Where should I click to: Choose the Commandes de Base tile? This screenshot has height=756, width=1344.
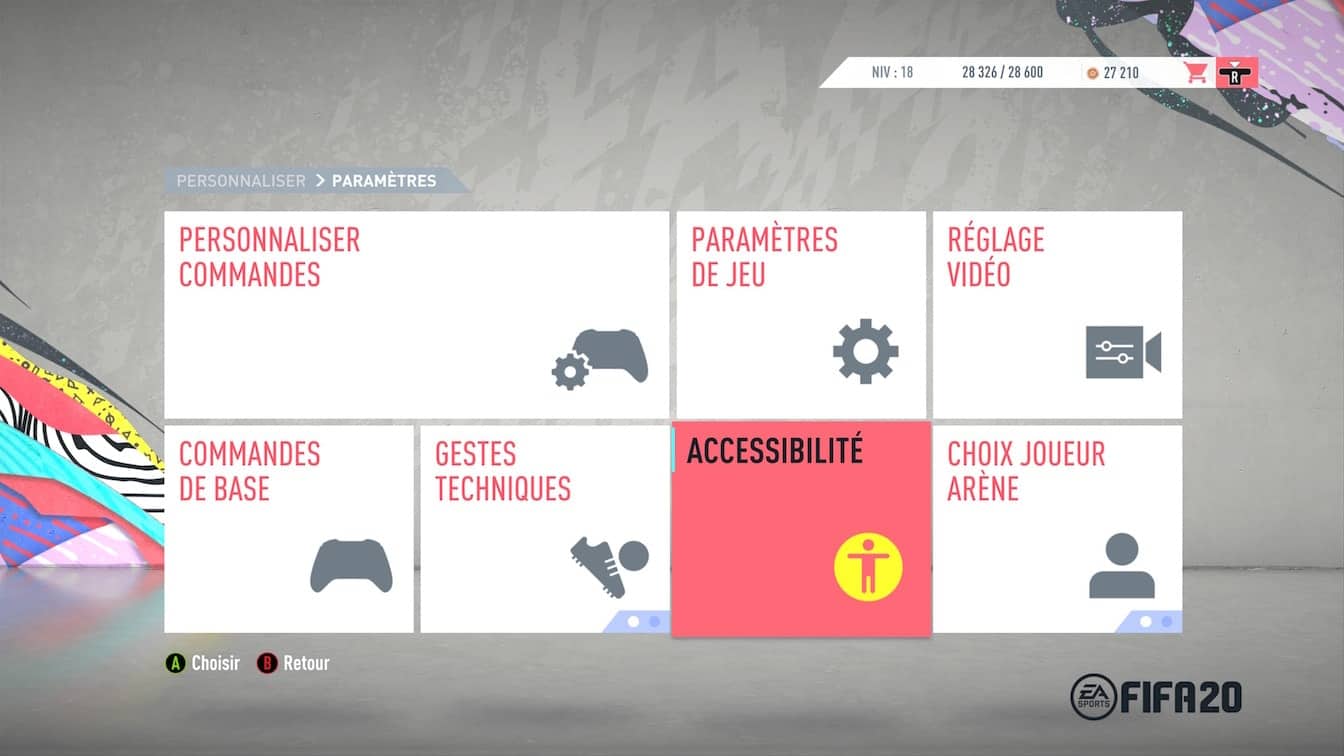click(x=288, y=529)
